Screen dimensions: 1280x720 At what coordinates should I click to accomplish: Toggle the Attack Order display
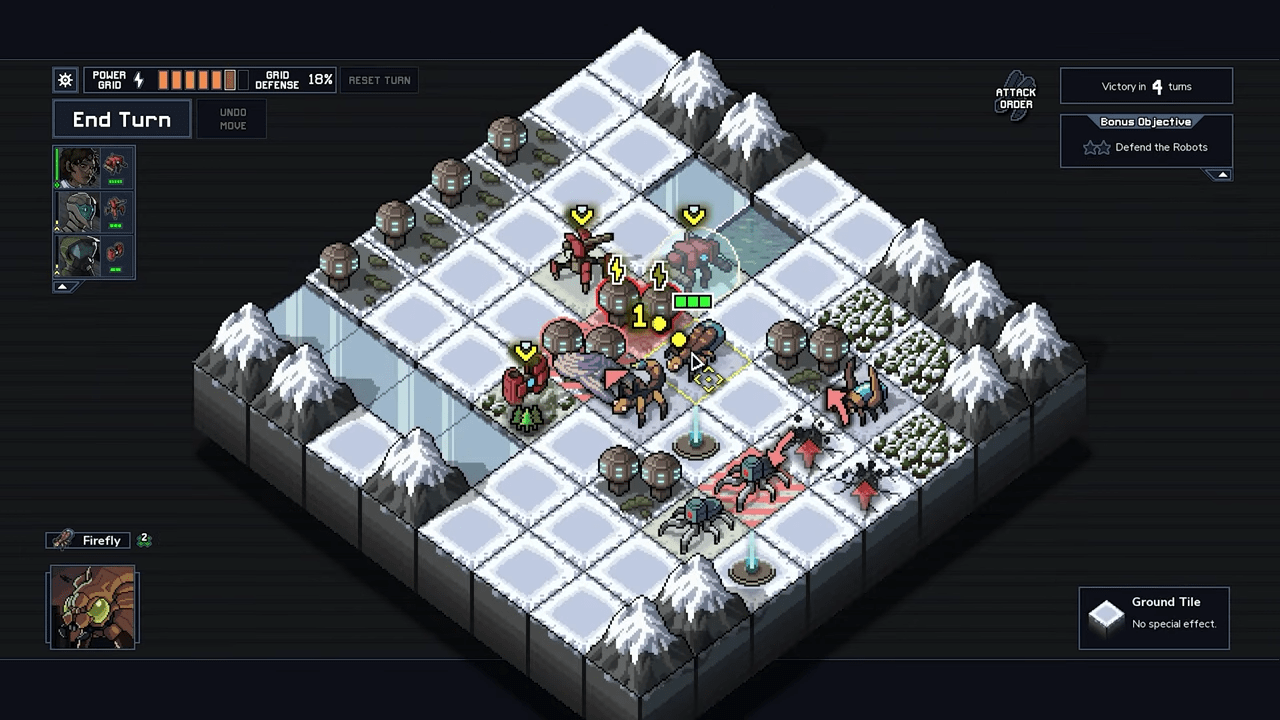[x=1015, y=96]
